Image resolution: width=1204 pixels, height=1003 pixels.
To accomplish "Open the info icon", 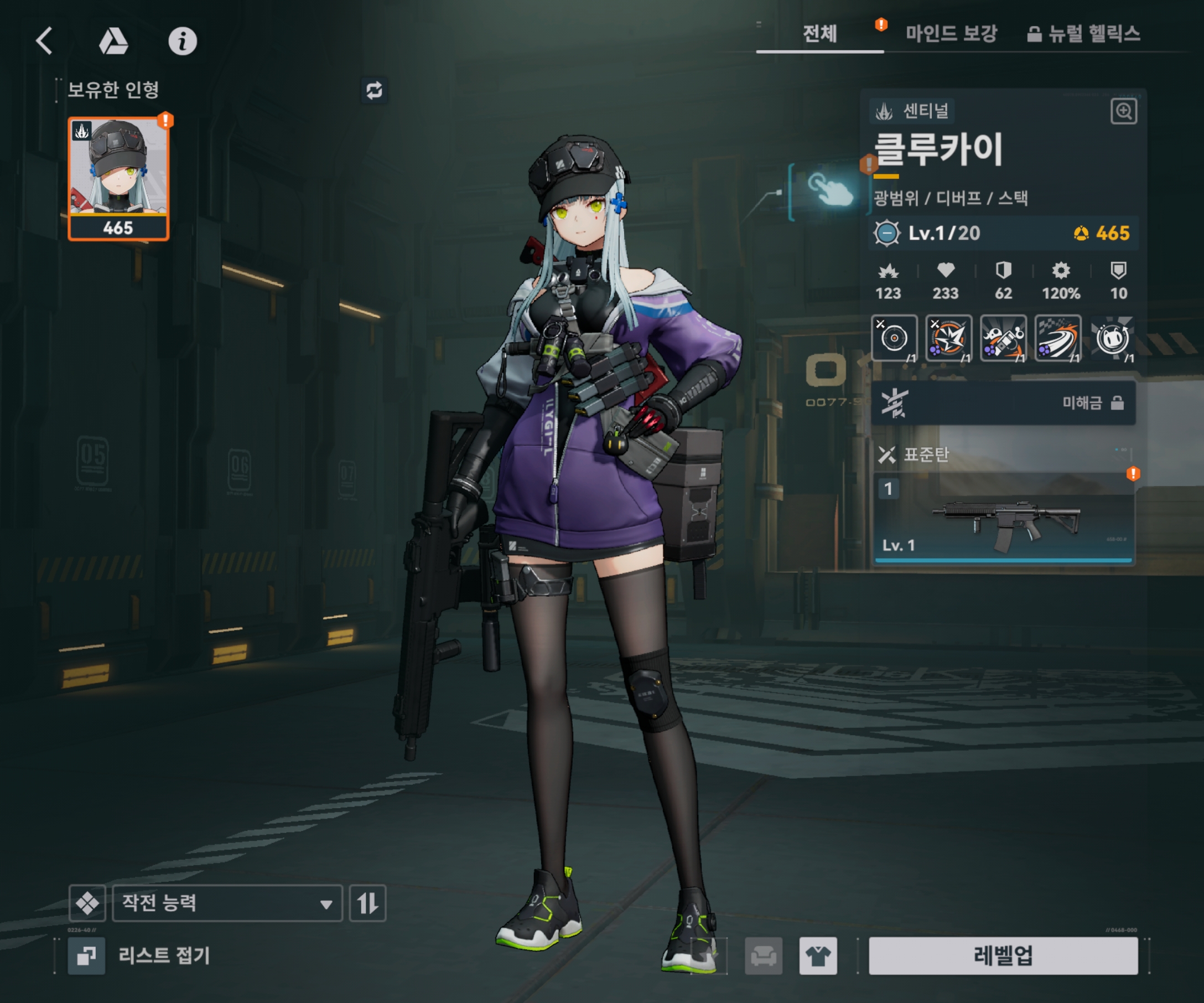I will (183, 42).
